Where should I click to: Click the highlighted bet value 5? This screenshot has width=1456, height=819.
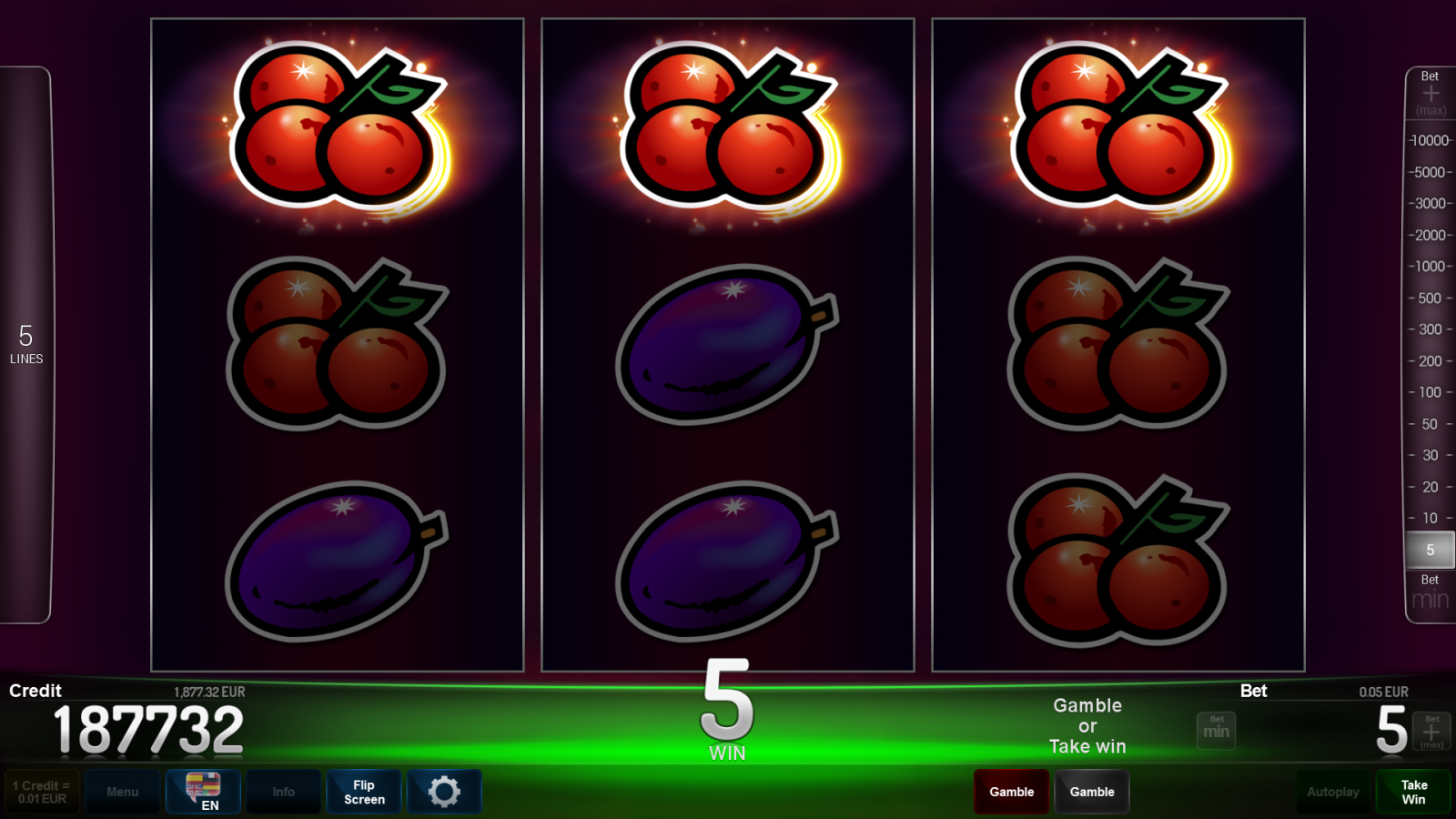1430,550
